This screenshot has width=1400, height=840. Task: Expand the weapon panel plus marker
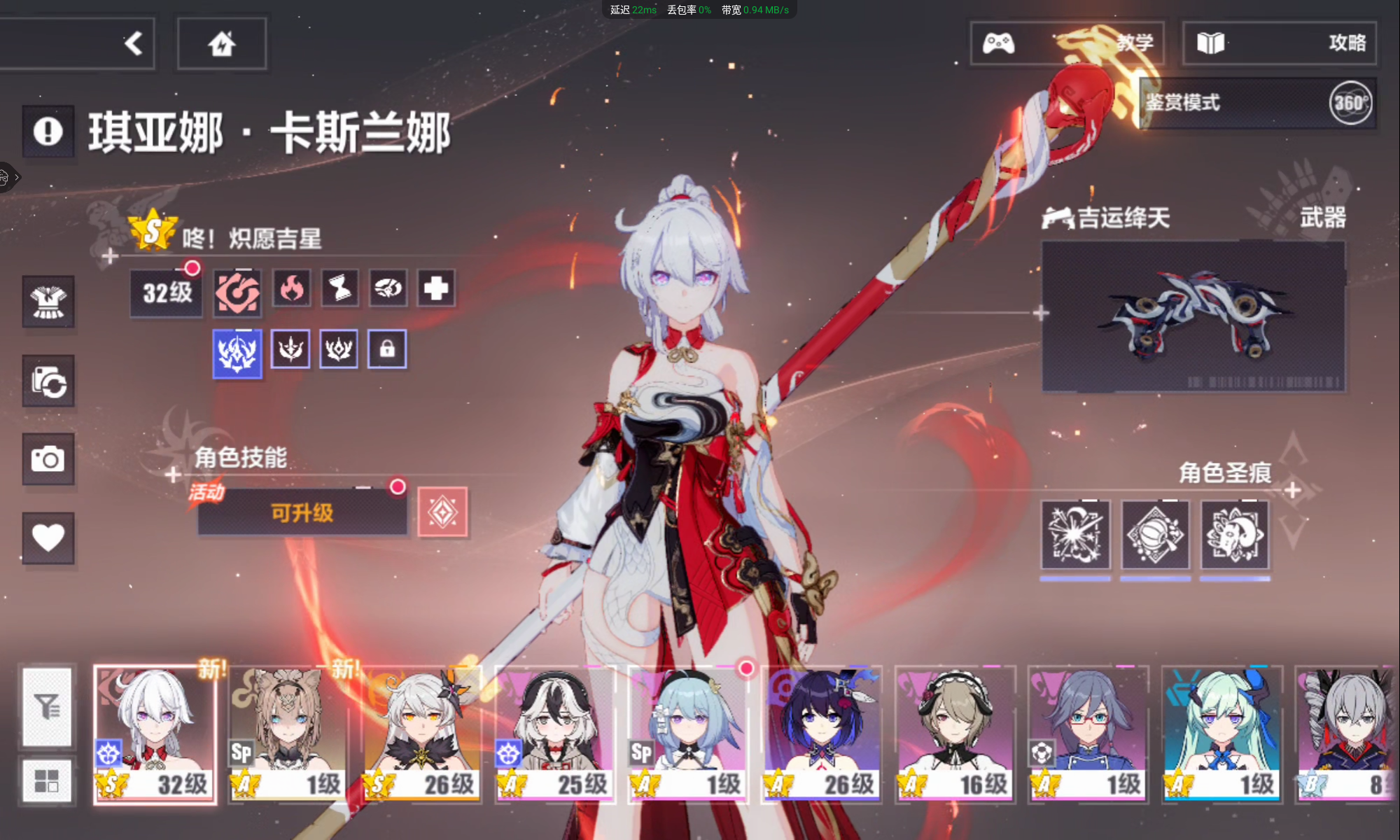[x=1040, y=314]
